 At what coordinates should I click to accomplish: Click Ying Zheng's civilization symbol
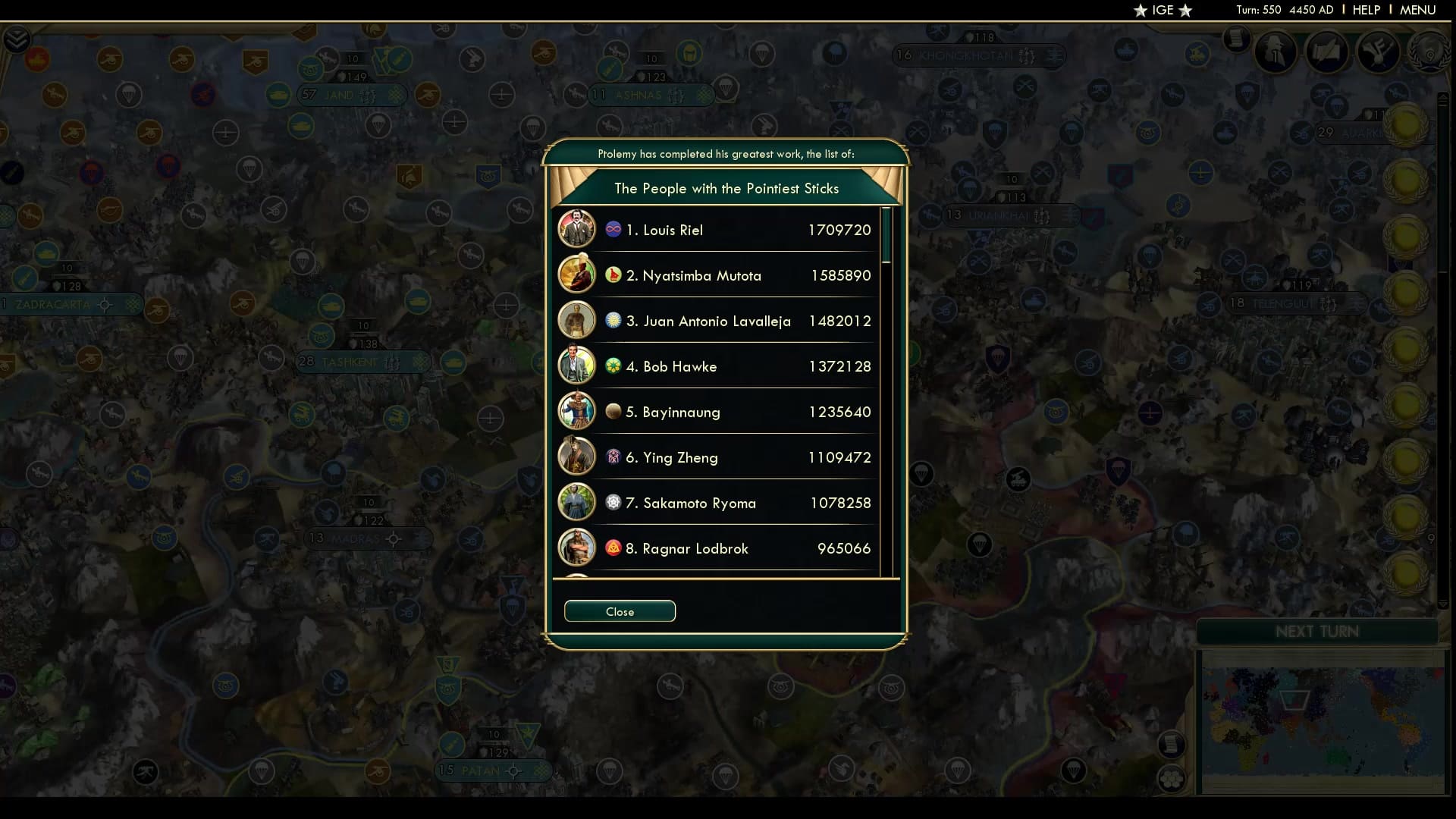click(613, 457)
